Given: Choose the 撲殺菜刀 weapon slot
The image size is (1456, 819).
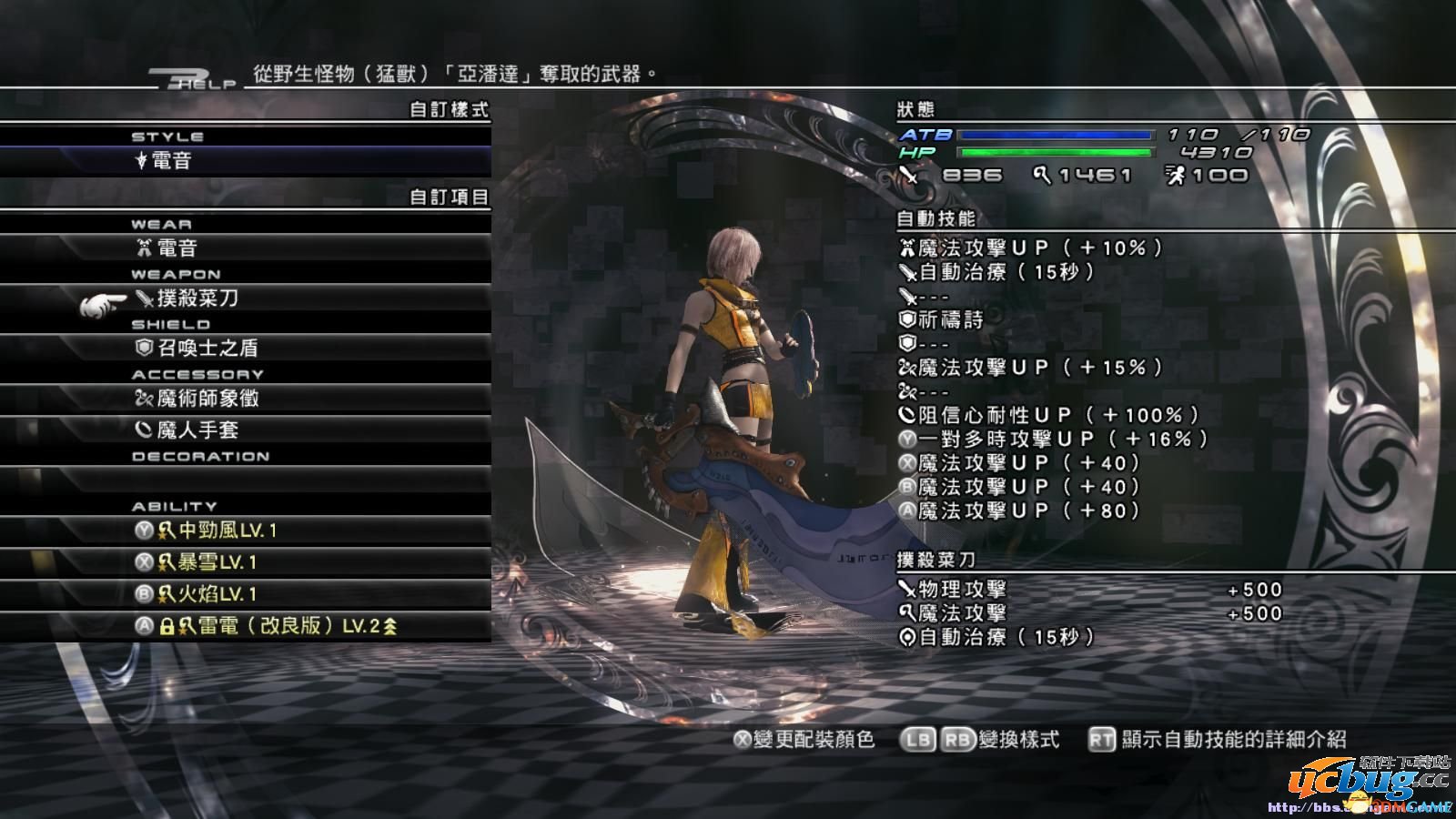Looking at the screenshot, I should pyautogui.click(x=246, y=298).
